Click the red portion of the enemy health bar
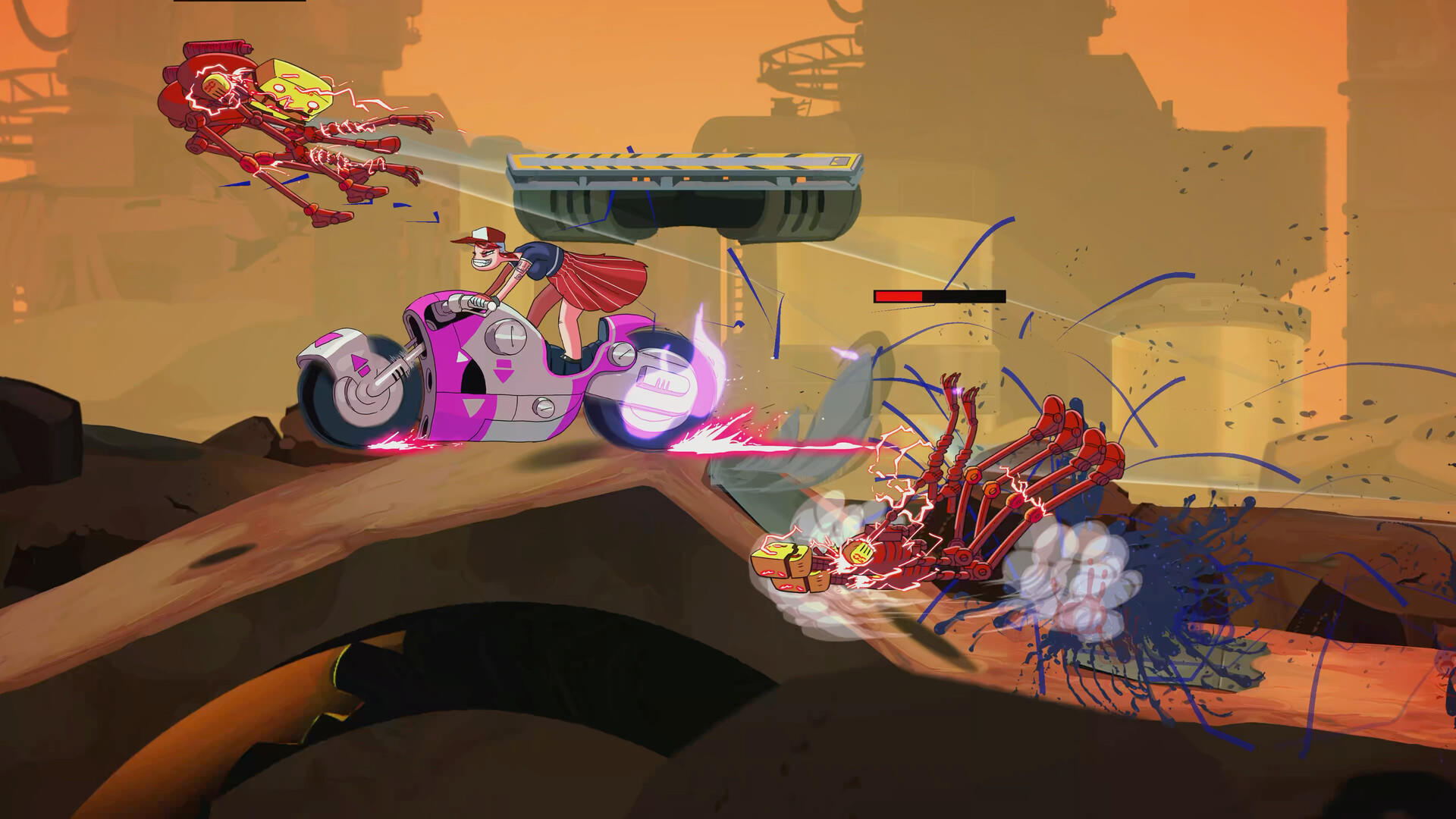This screenshot has height=819, width=1456. pyautogui.click(x=899, y=297)
